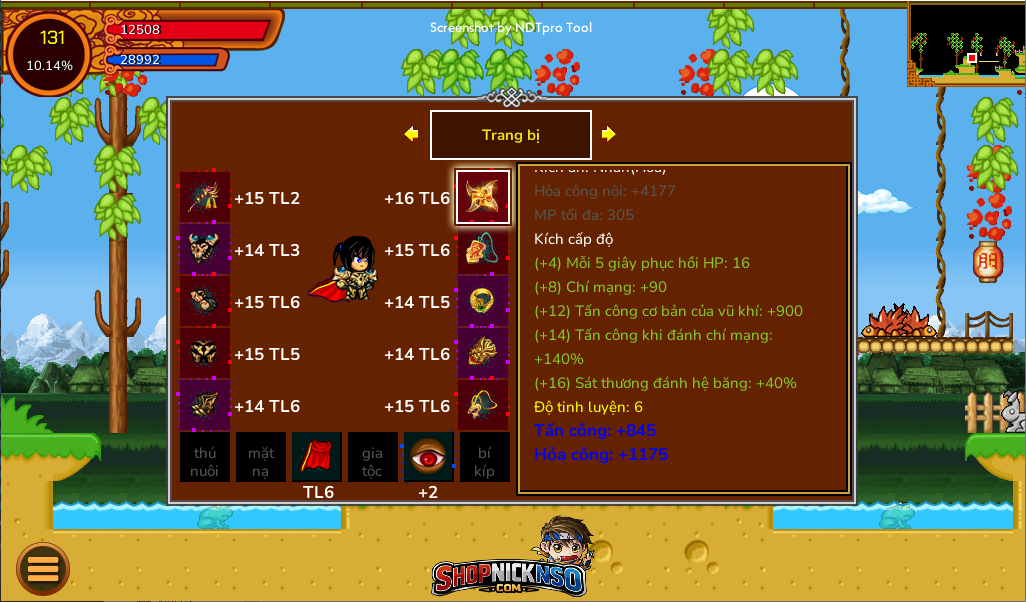This screenshot has height=602, width=1026.
Task: Open the empty bí kíp slot
Action: tap(484, 457)
